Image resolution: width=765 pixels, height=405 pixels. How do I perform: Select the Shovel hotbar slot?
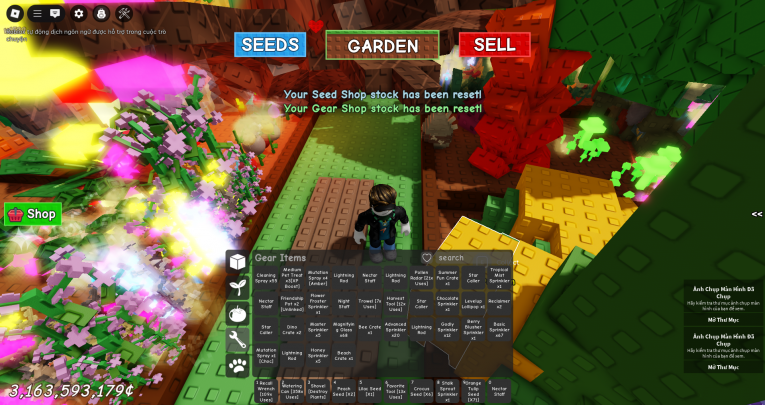[318, 389]
